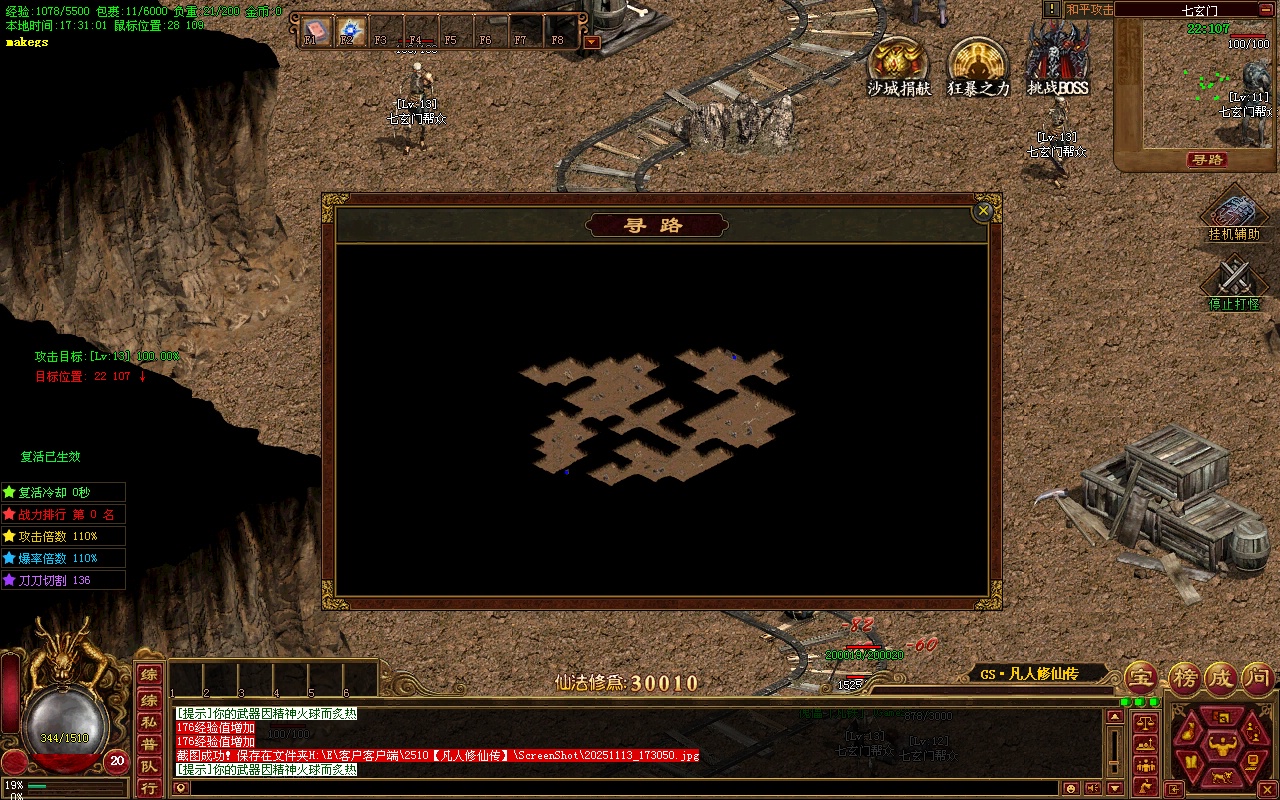Open the 成 achievements round button
The width and height of the screenshot is (1280, 800).
(x=1221, y=677)
